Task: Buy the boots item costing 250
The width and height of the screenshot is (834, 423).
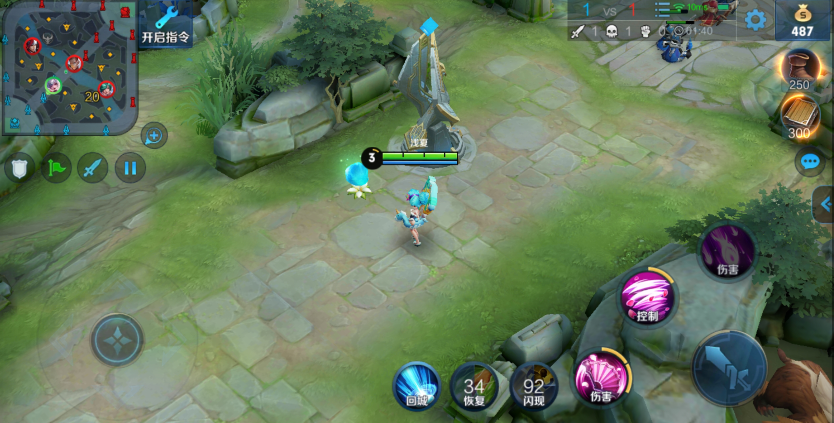Action: 799,68
